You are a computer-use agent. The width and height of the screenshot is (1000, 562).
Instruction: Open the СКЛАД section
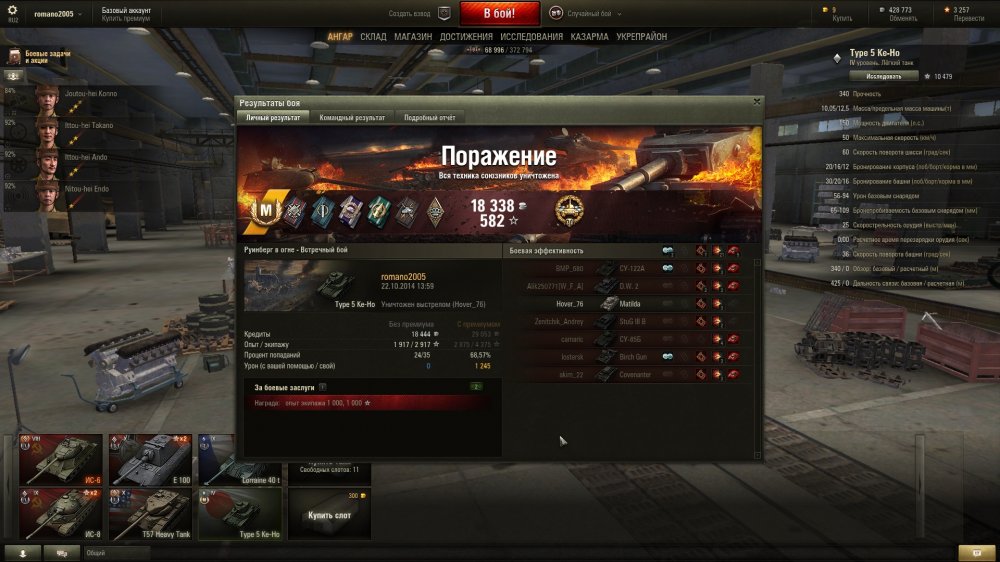pos(373,37)
